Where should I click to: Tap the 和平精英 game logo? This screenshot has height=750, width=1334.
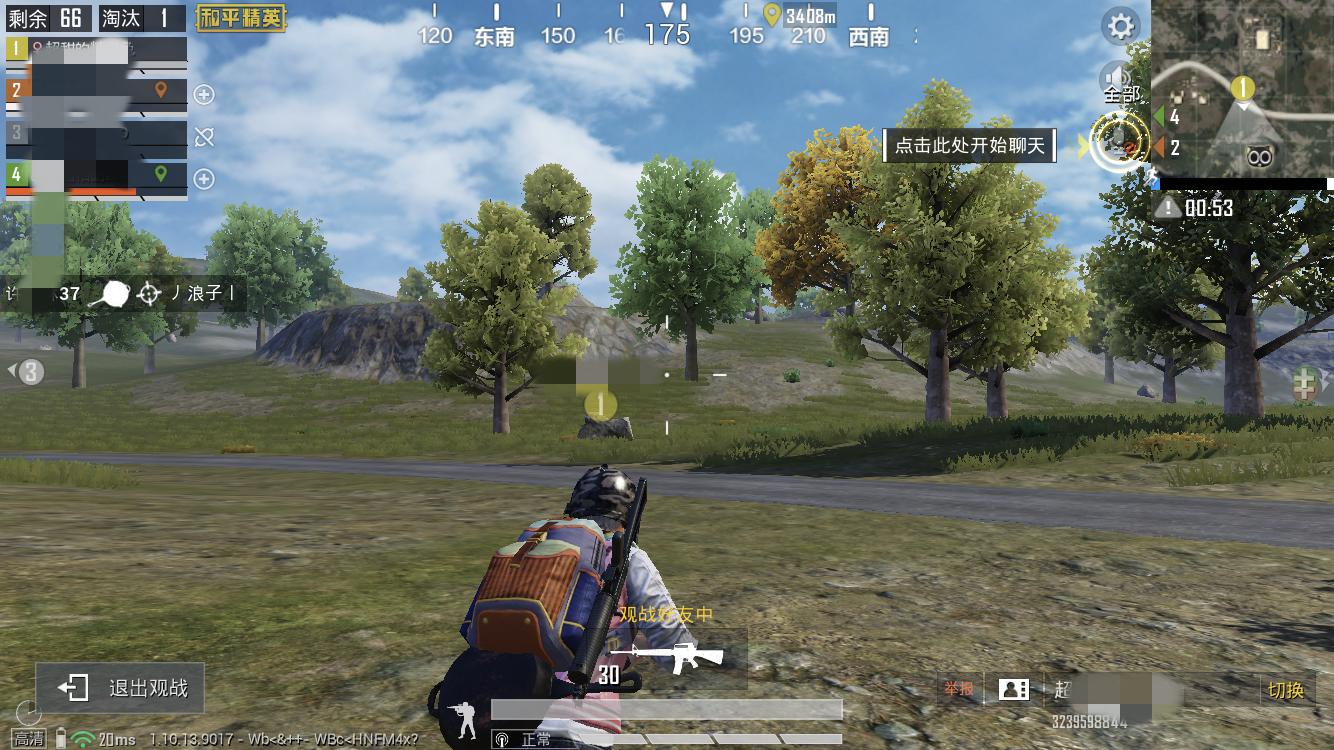[240, 18]
